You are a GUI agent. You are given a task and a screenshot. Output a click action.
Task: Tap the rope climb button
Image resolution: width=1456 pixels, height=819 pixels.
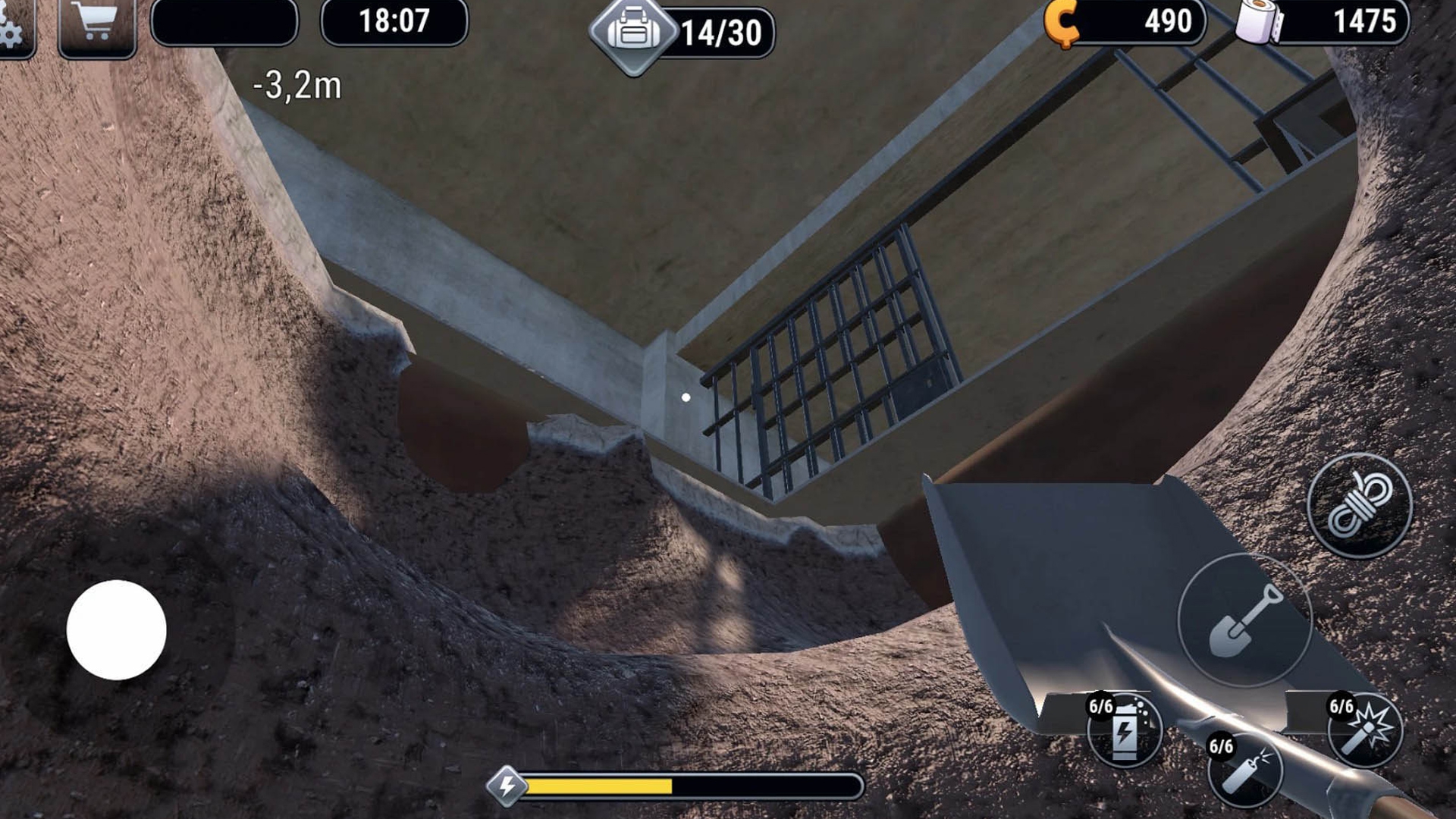[x=1360, y=506]
